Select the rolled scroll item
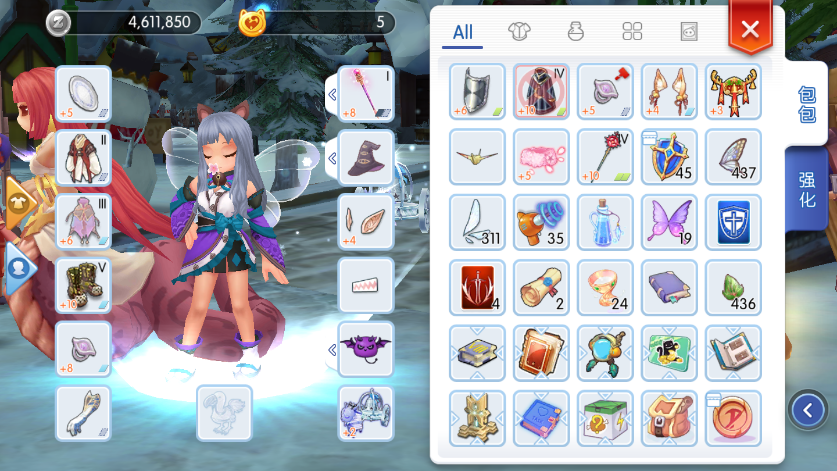Image resolution: width=837 pixels, height=471 pixels. [x=541, y=287]
